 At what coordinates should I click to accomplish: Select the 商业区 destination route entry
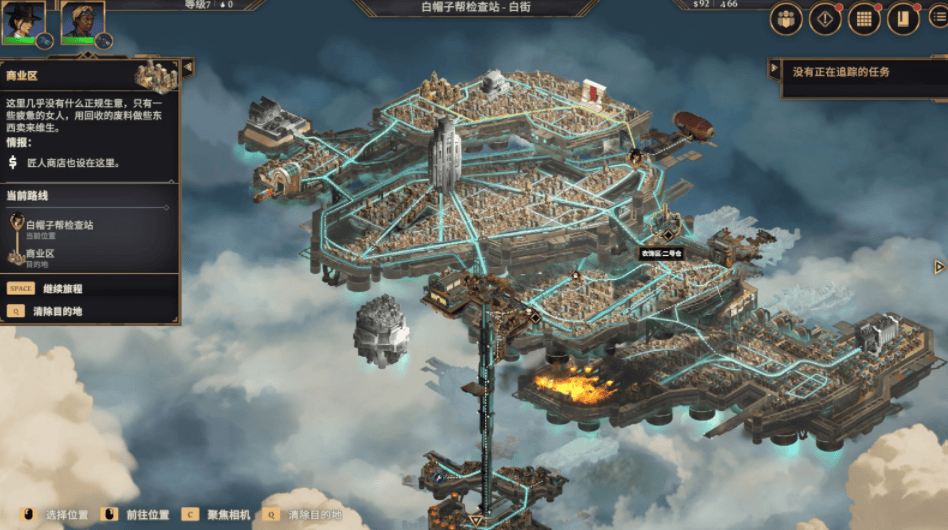click(40, 257)
